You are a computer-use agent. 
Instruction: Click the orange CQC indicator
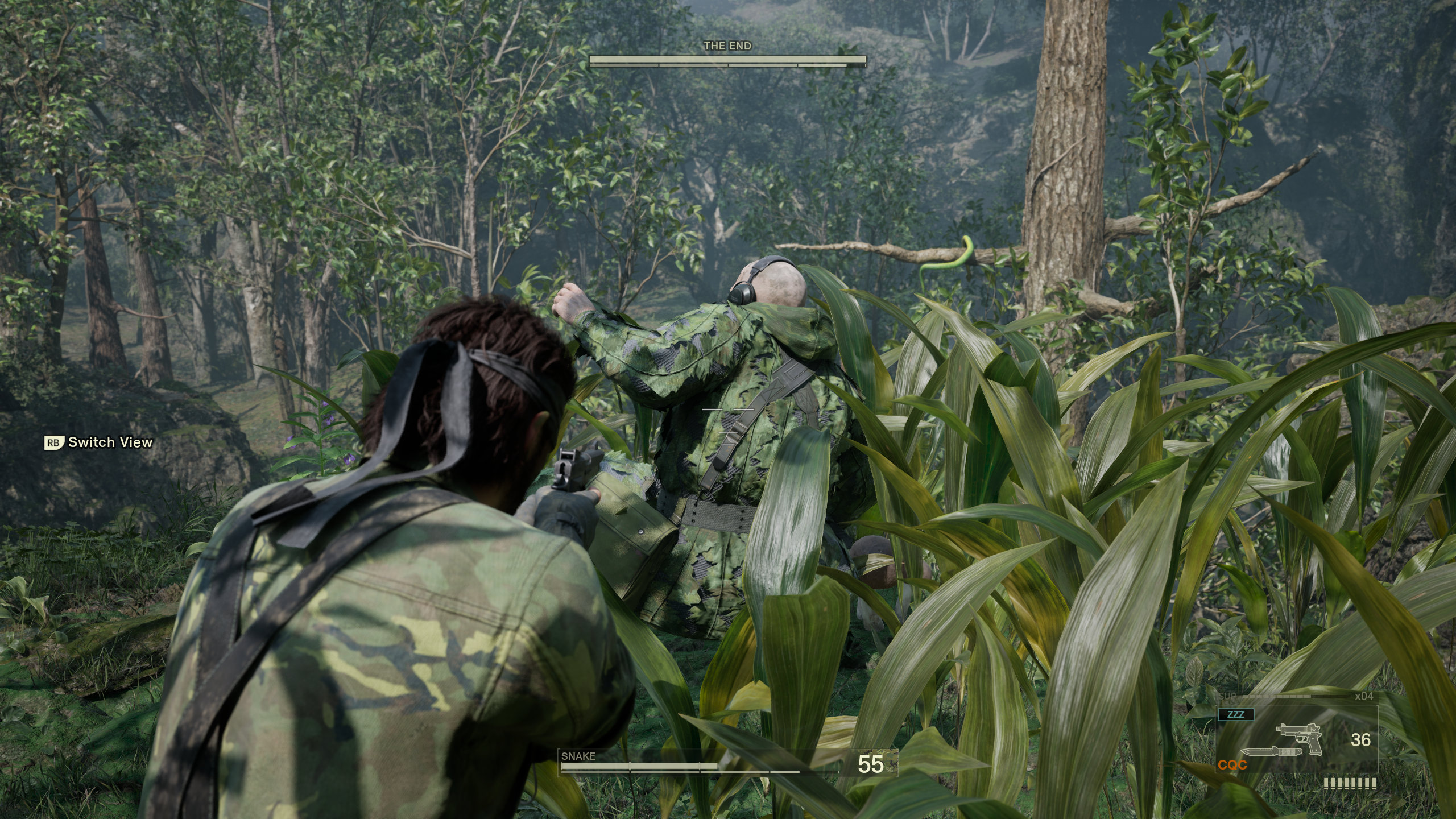[x=1232, y=765]
